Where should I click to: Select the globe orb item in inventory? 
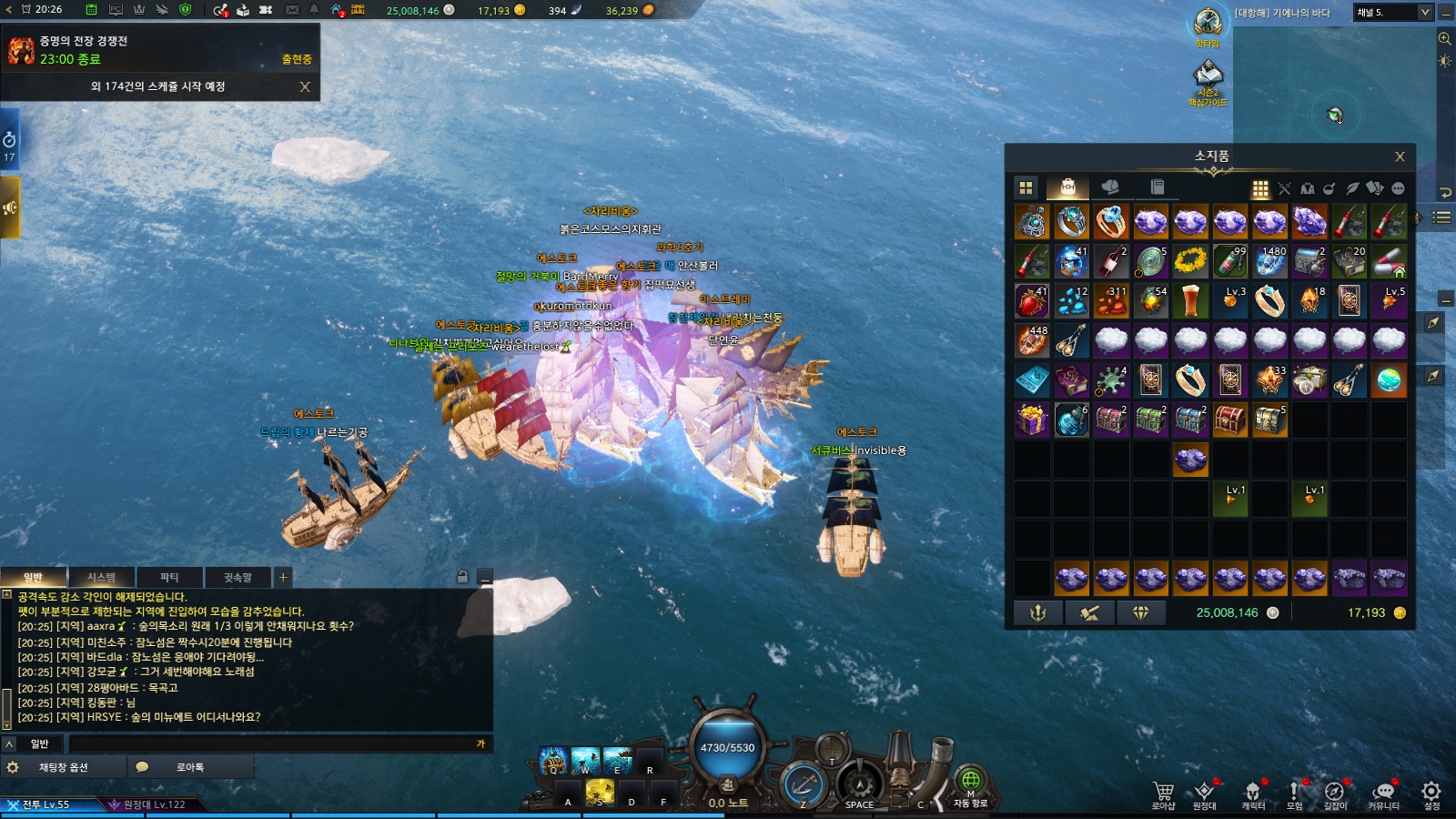click(1389, 380)
